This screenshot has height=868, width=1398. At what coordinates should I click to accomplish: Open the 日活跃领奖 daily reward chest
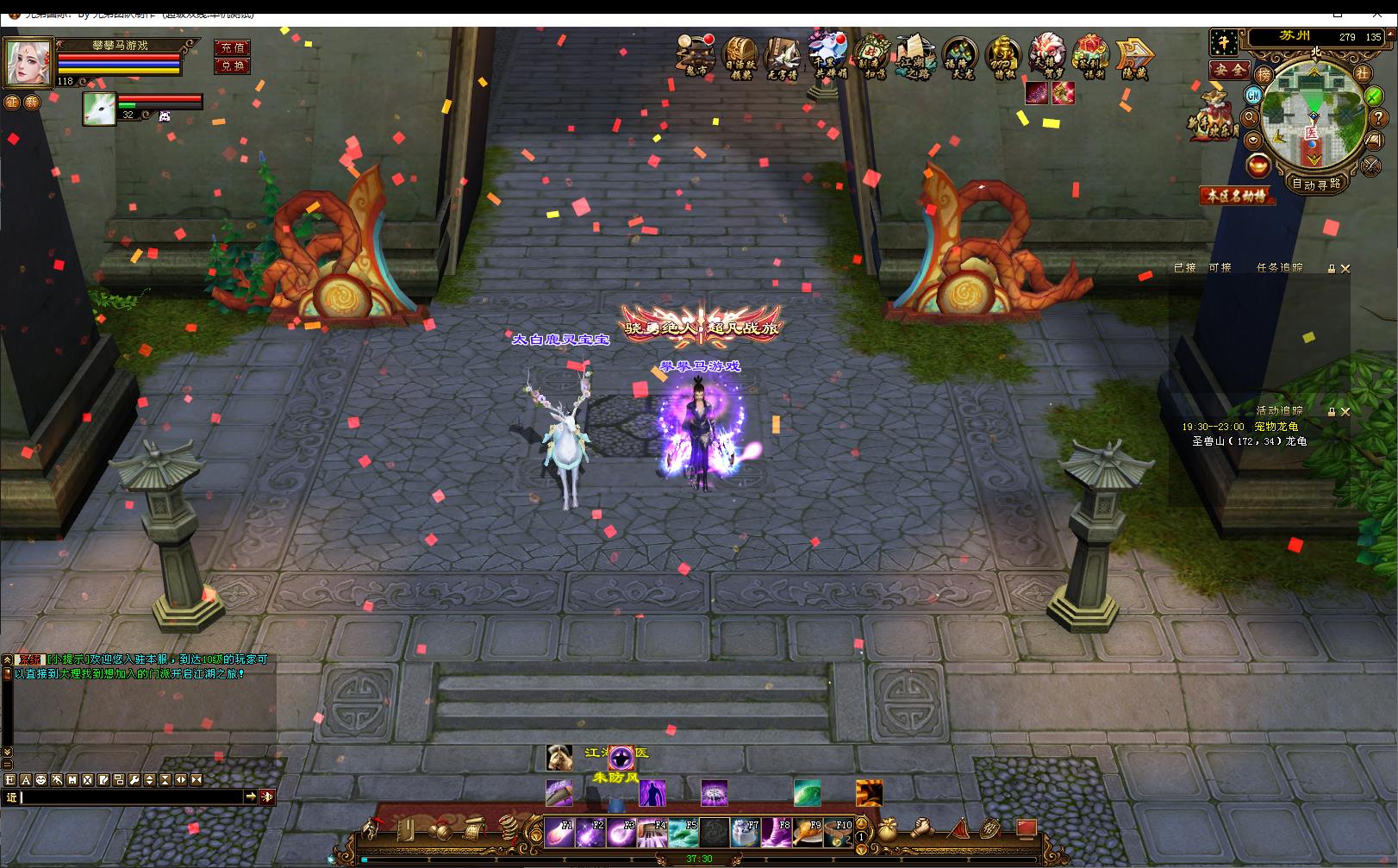[740, 57]
